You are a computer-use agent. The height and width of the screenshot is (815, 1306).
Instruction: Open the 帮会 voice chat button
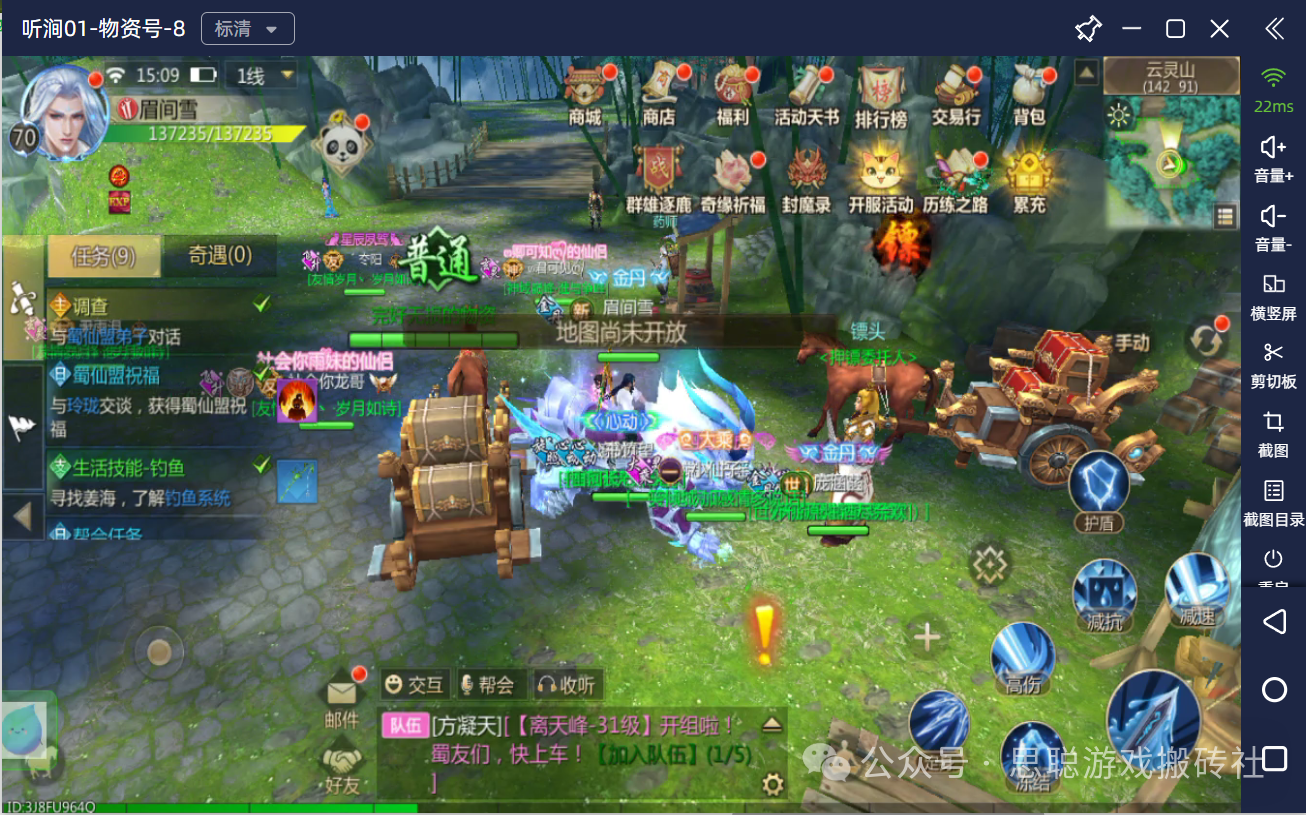pos(487,684)
